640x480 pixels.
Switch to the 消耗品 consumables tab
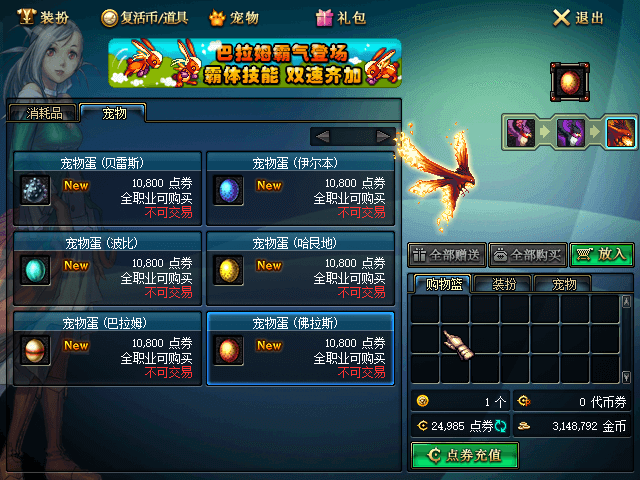tap(44, 113)
